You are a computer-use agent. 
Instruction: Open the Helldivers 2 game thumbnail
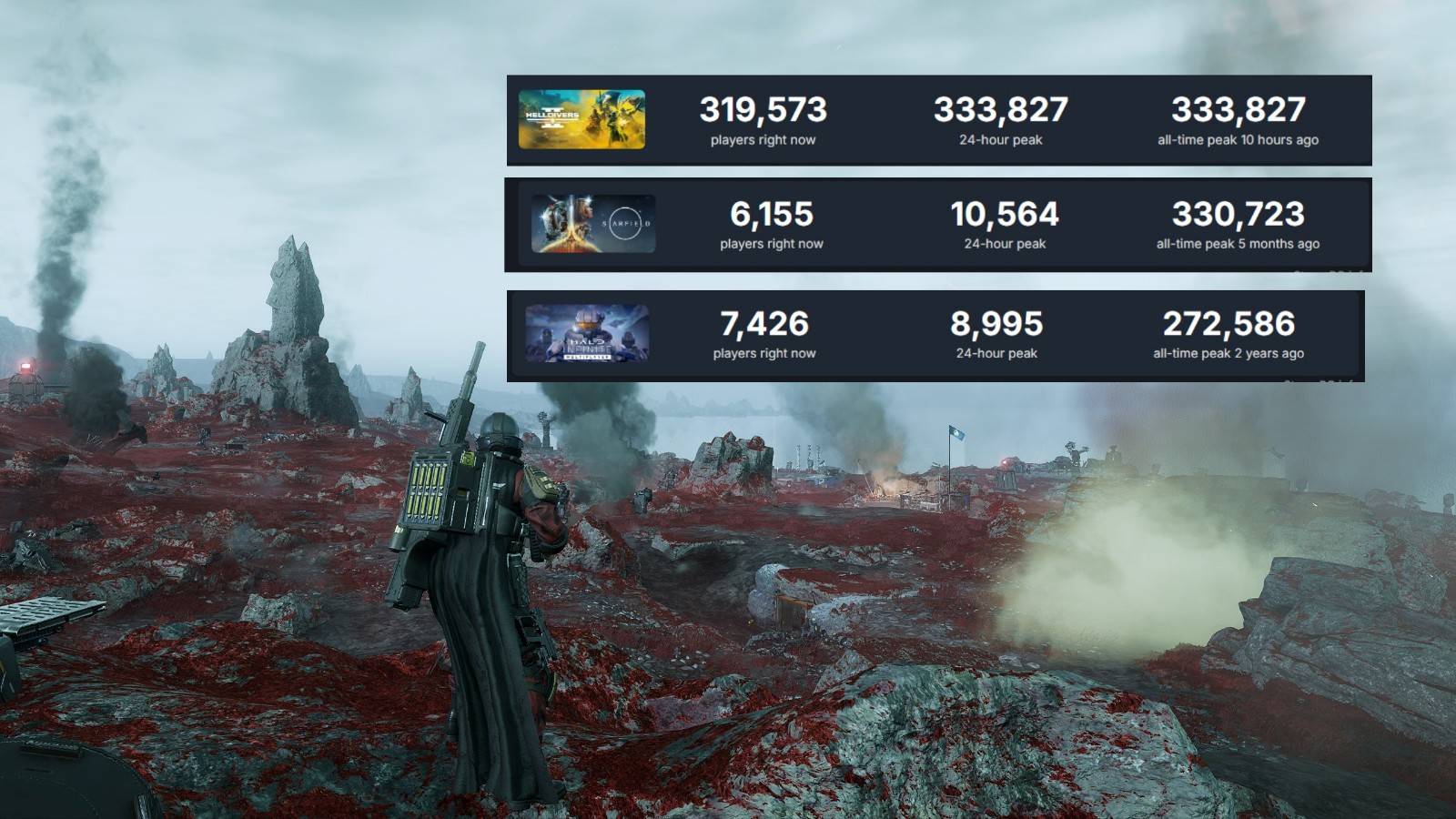581,119
